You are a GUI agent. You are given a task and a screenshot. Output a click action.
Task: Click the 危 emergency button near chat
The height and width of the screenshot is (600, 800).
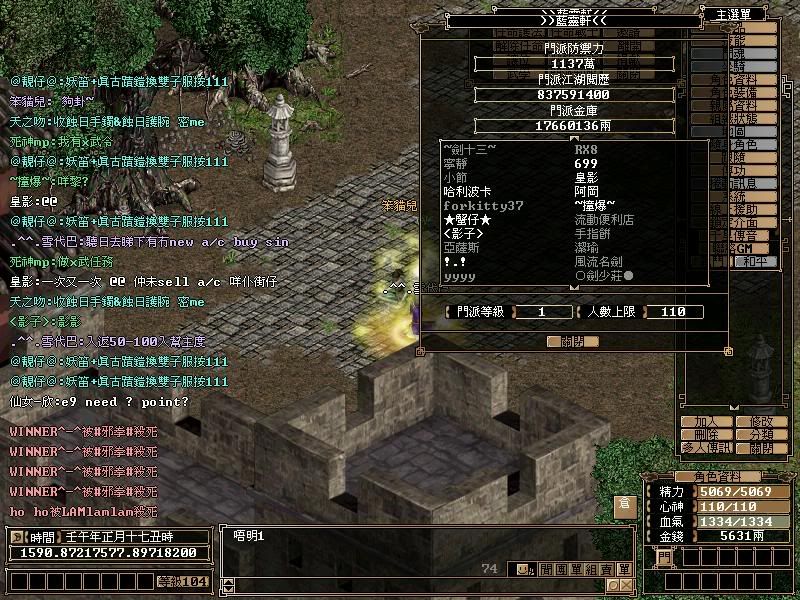coord(624,502)
